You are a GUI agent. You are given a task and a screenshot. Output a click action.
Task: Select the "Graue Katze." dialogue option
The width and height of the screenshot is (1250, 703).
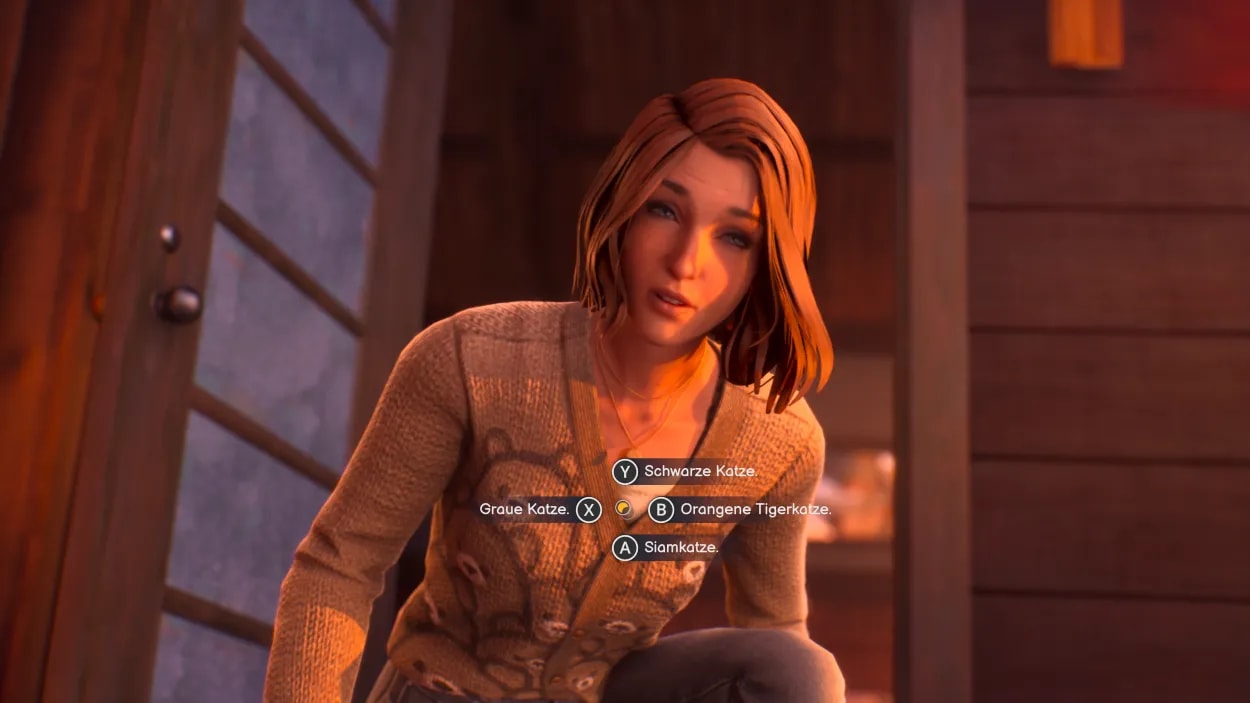coord(525,510)
